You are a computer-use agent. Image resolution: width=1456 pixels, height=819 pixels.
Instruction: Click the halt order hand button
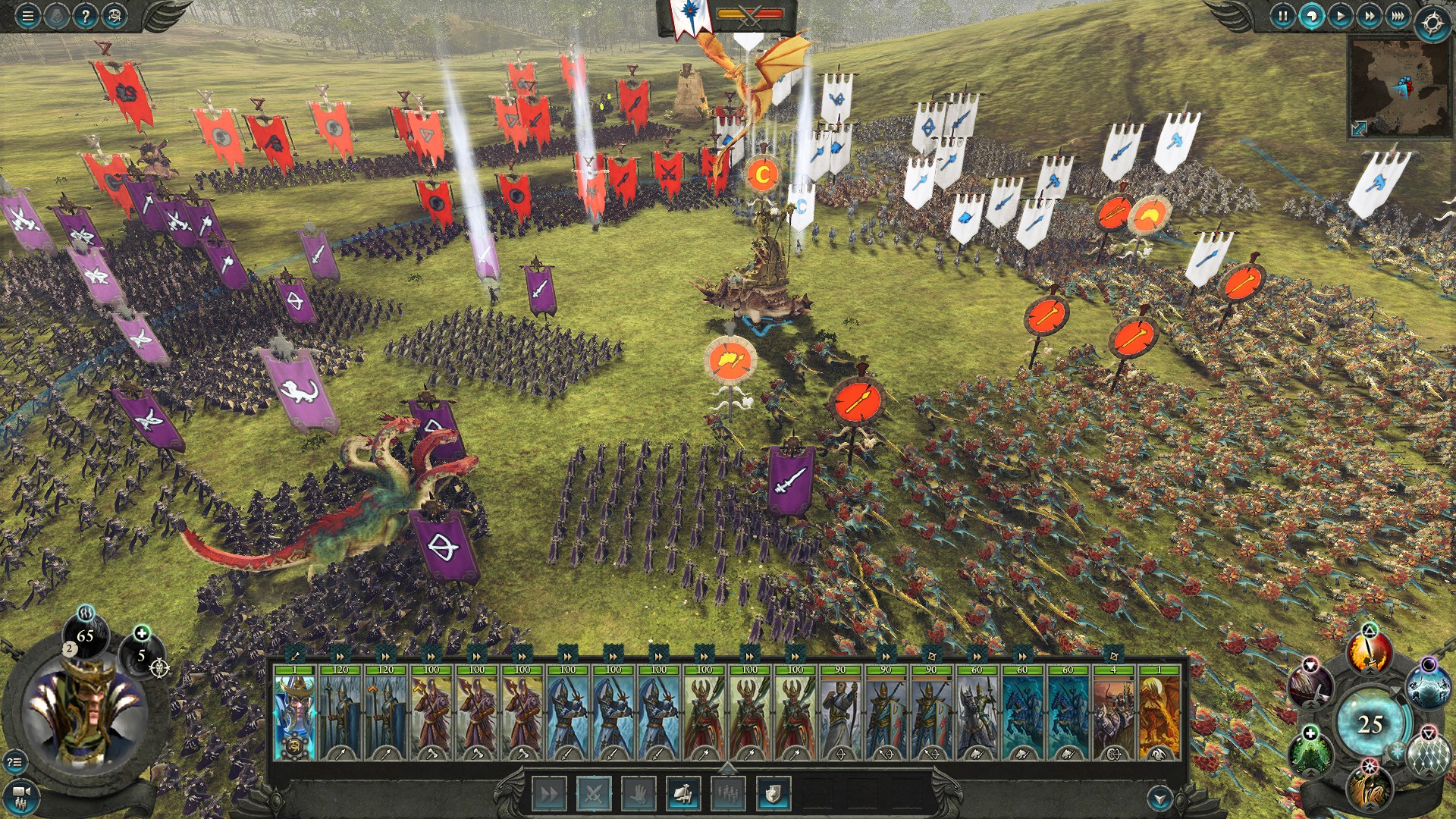pyautogui.click(x=639, y=794)
